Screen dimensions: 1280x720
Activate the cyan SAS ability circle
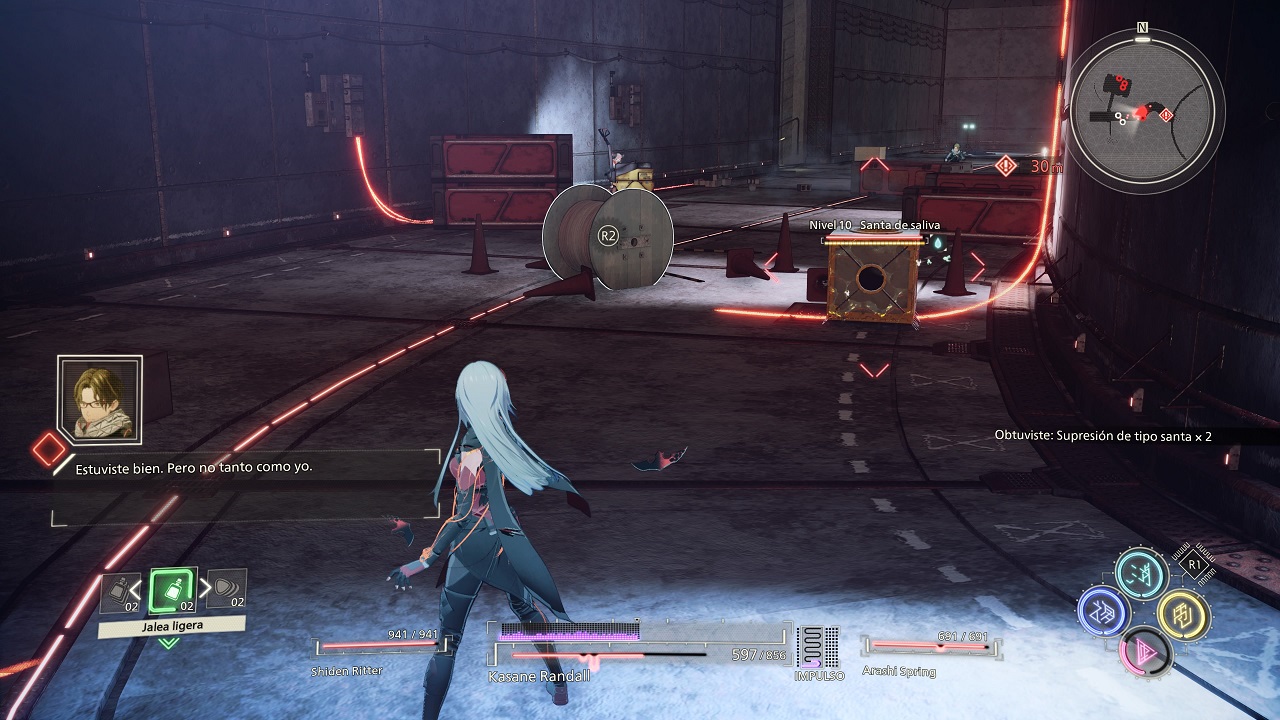click(x=1141, y=574)
